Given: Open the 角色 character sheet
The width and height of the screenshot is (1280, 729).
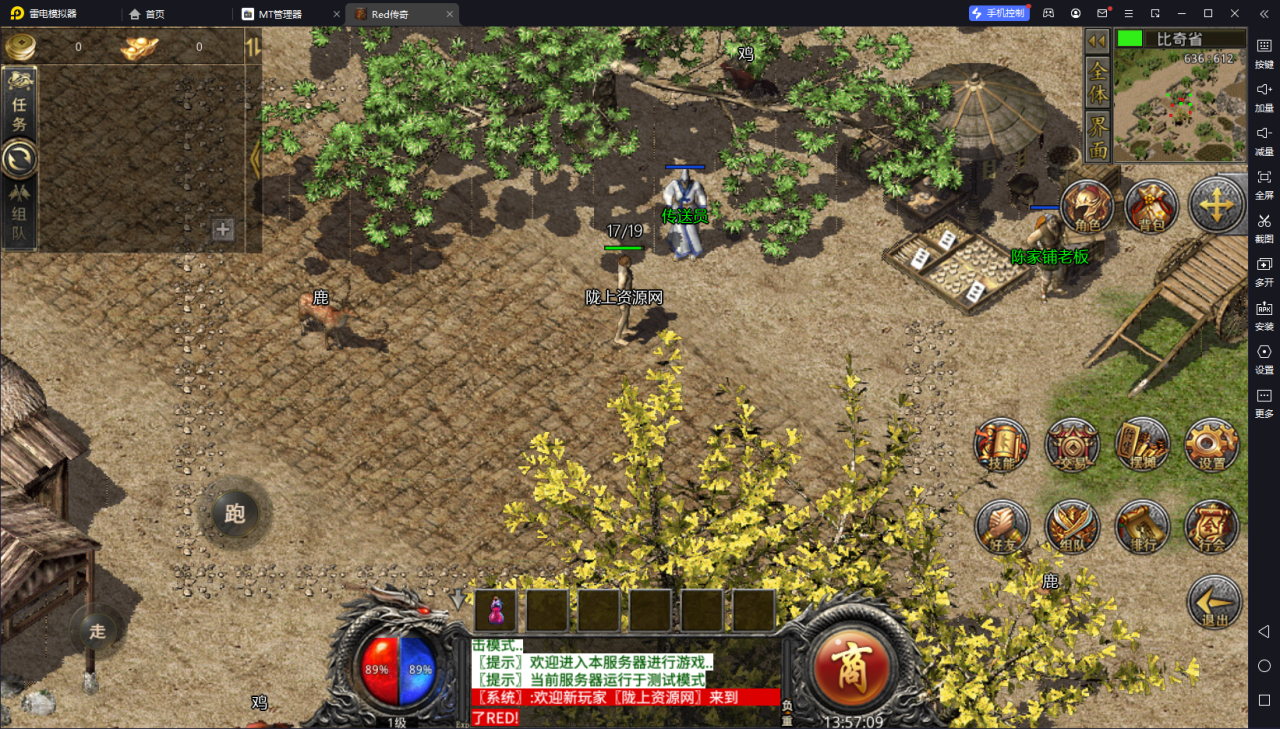Looking at the screenshot, I should click(1087, 207).
